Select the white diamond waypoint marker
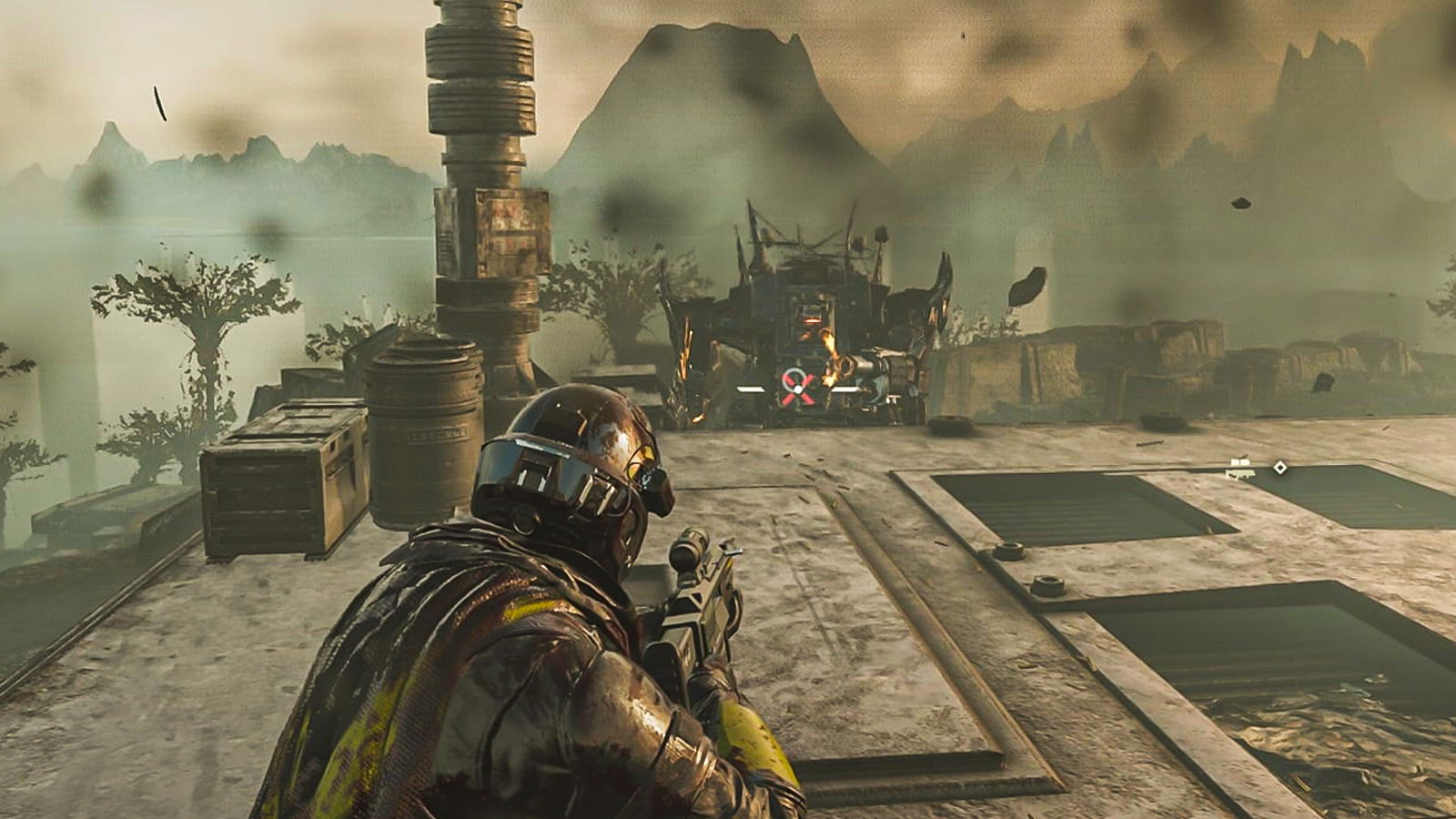This screenshot has width=1456, height=819. pos(1280,467)
